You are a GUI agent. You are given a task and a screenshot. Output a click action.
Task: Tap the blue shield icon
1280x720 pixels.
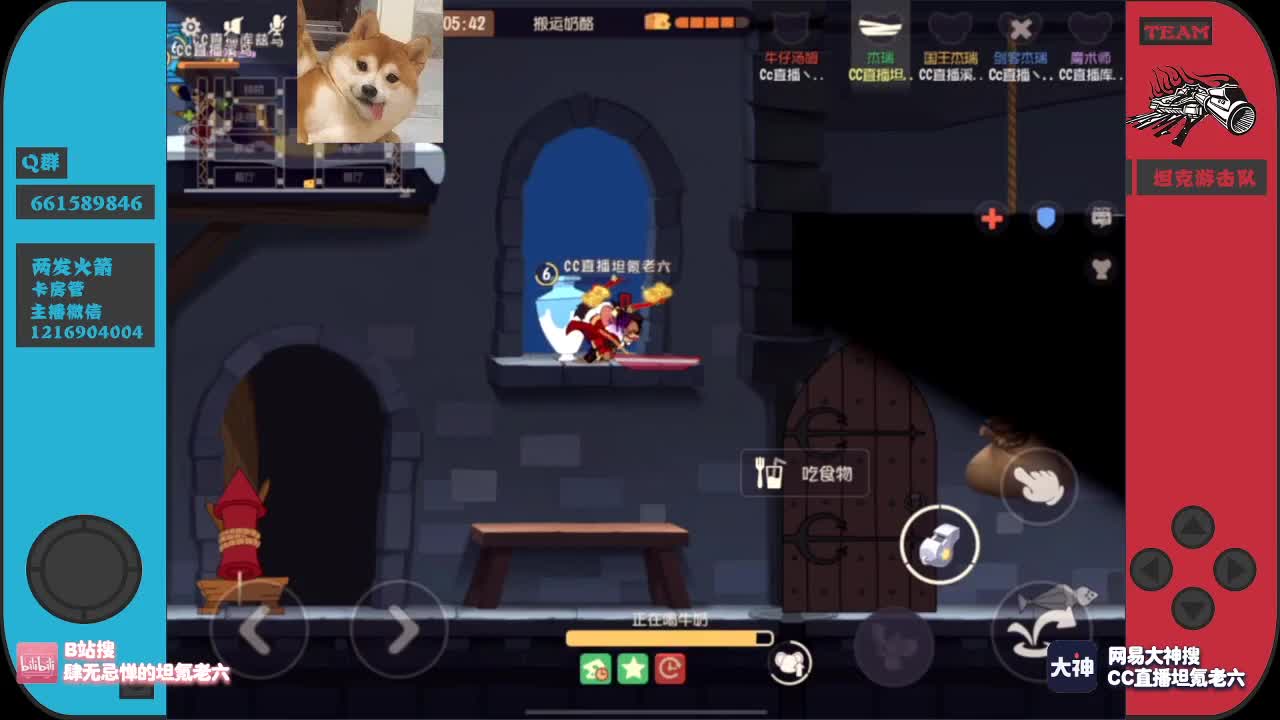pos(1046,219)
